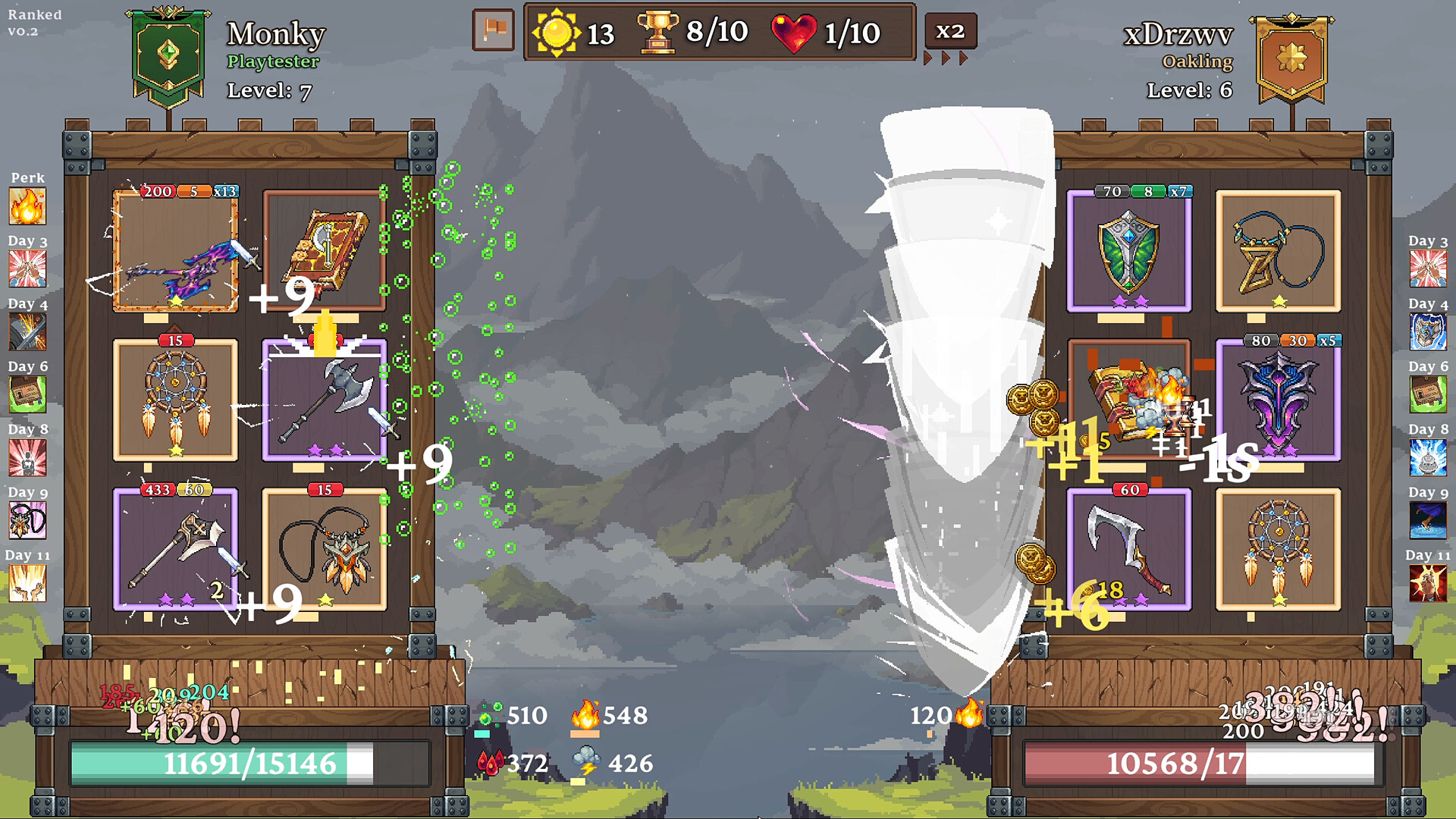Show Monky's Day 4 perk
1456x819 pixels.
[27, 332]
